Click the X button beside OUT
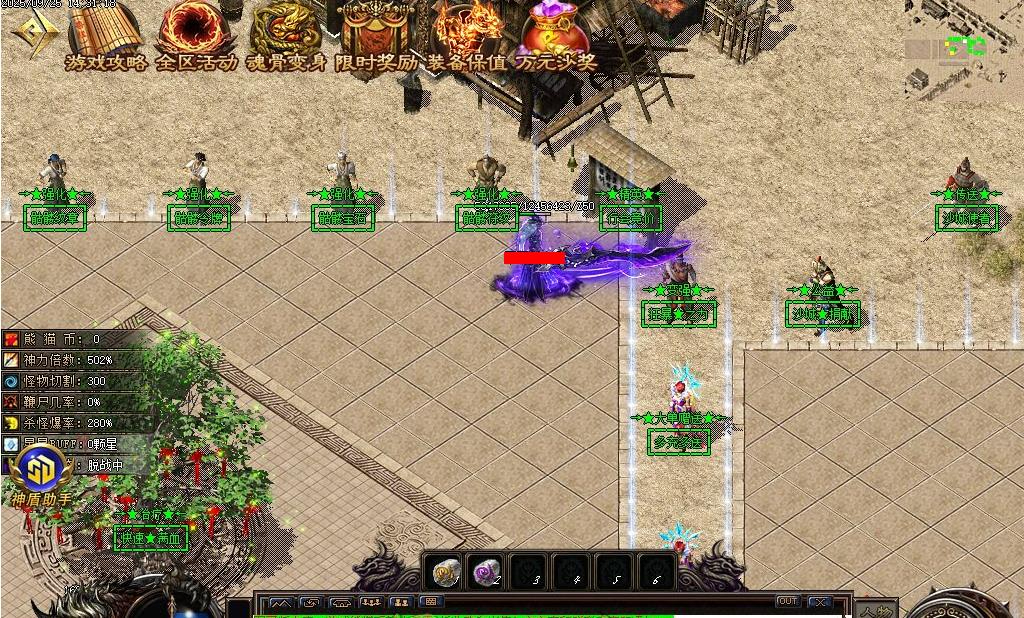The height and width of the screenshot is (618, 1024). (820, 602)
